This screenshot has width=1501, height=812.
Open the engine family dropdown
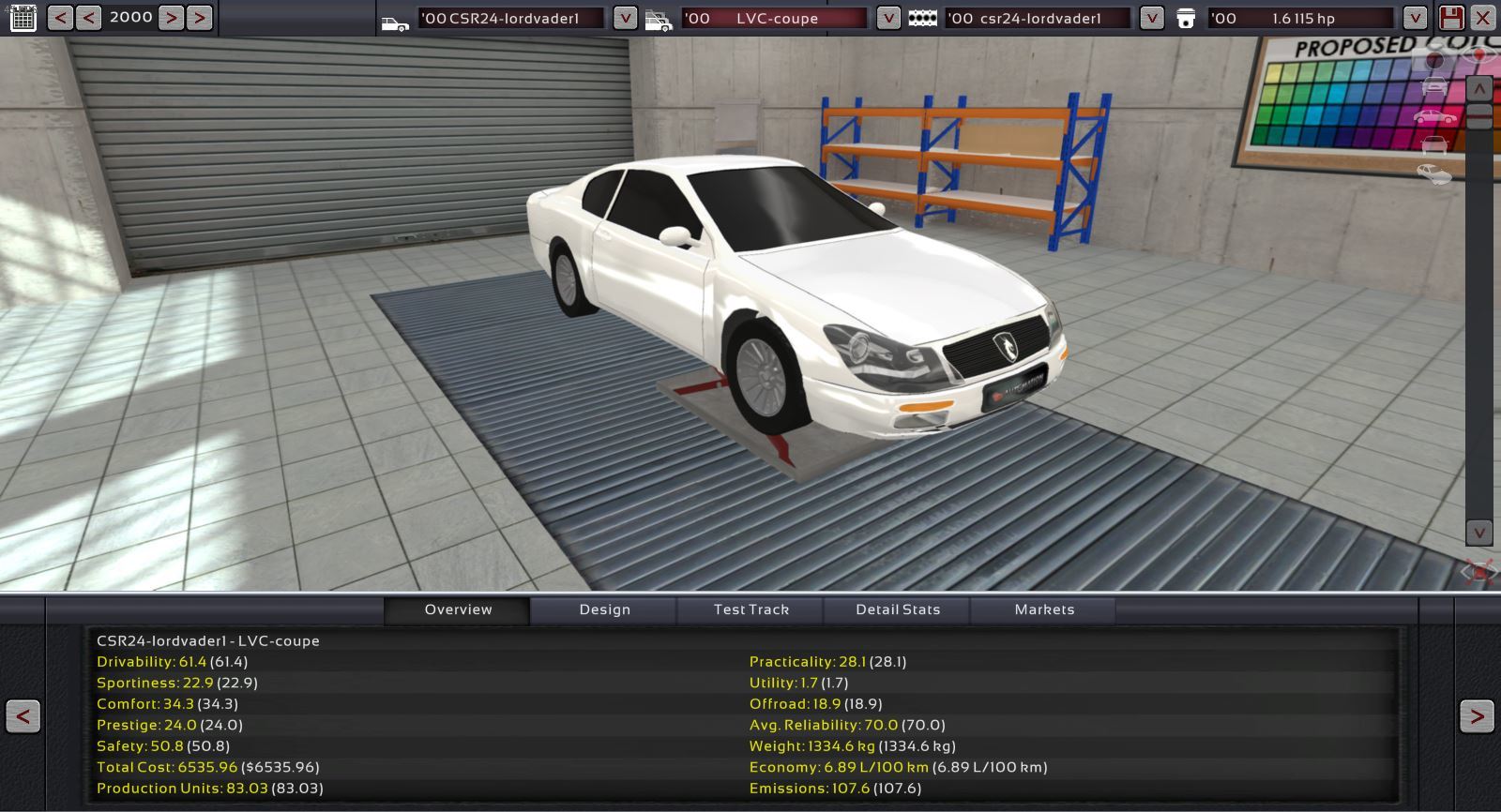pyautogui.click(x=1151, y=18)
